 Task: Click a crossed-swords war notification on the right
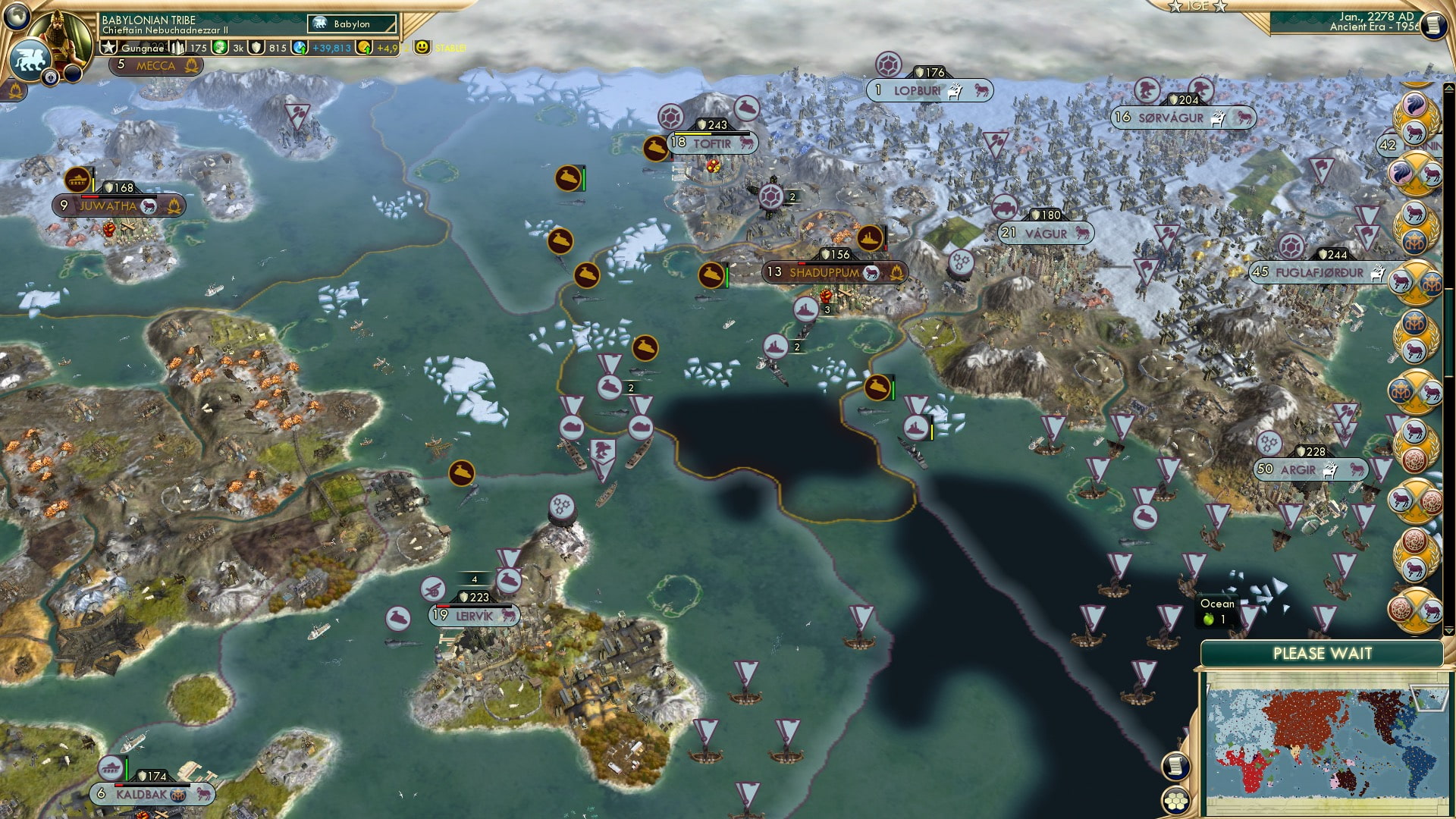click(1419, 171)
